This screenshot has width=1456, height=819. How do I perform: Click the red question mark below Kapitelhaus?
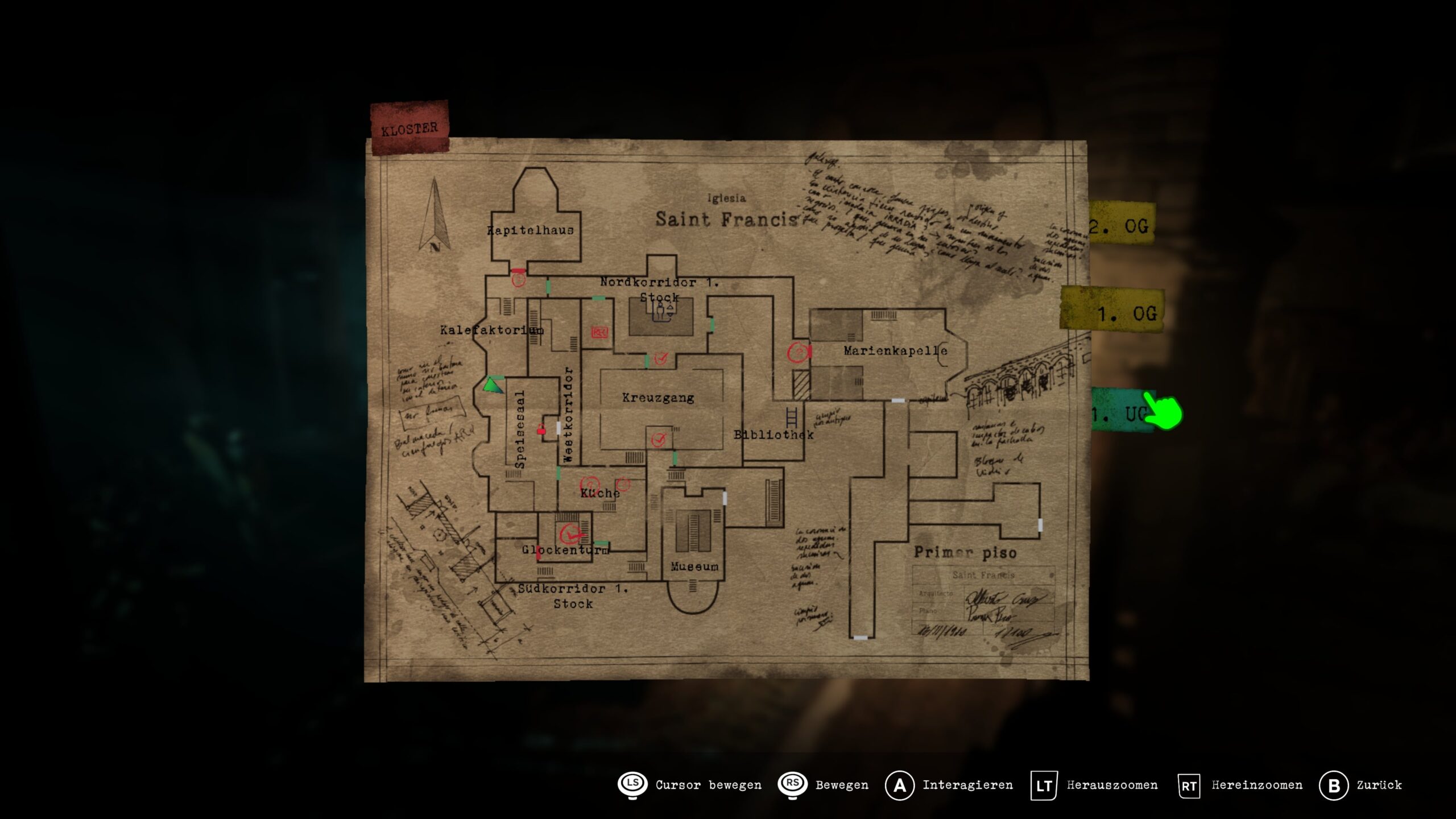pos(518,279)
